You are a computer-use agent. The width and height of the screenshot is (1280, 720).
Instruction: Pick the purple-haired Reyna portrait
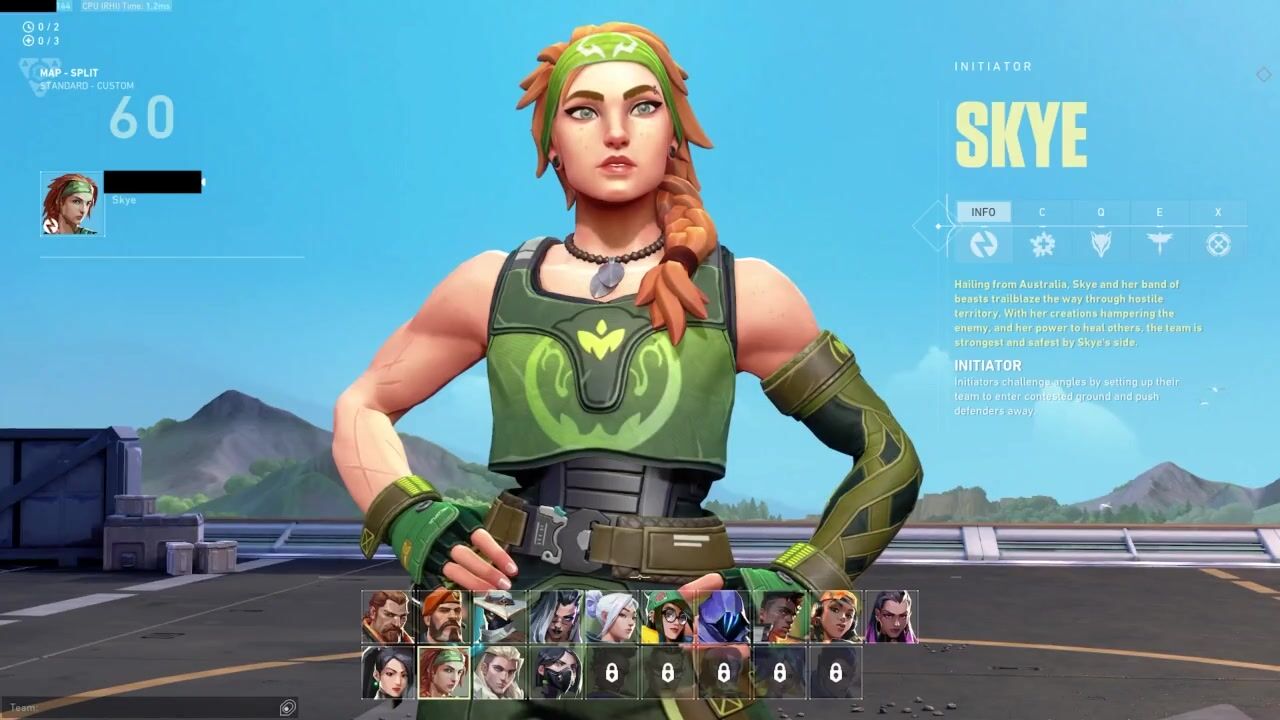(x=891, y=617)
